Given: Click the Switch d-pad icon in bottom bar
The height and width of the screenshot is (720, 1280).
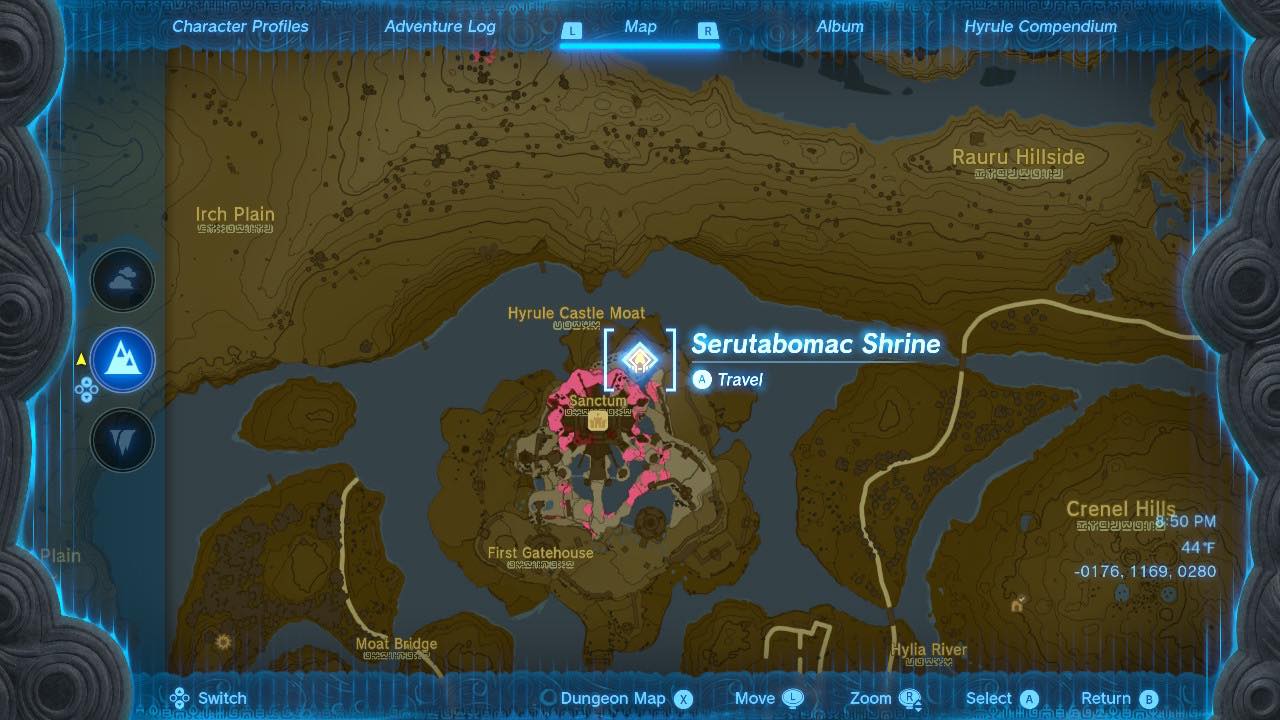Looking at the screenshot, I should (x=180, y=697).
